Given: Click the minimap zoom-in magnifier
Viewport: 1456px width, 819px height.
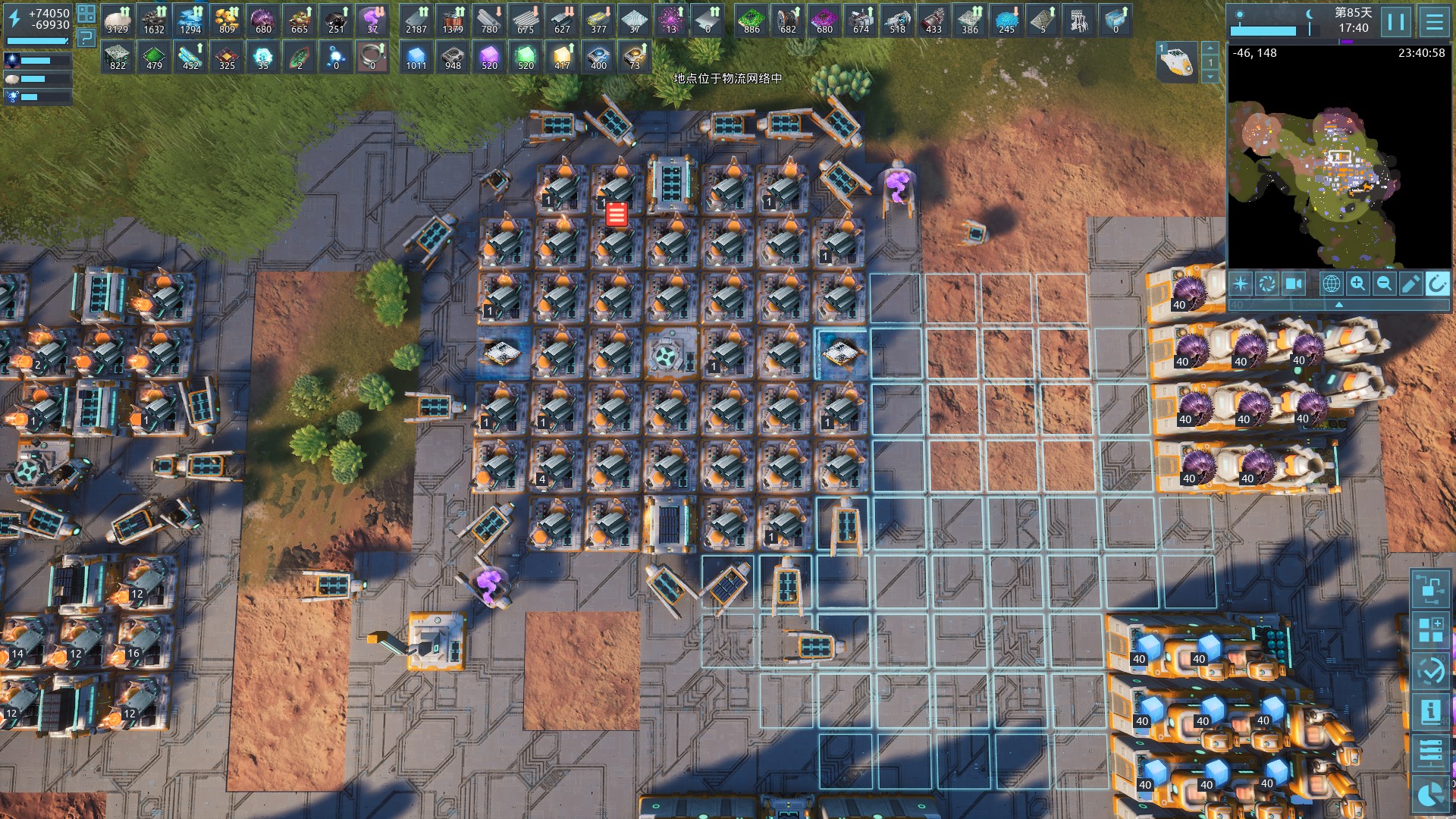Looking at the screenshot, I should coord(1357,284).
